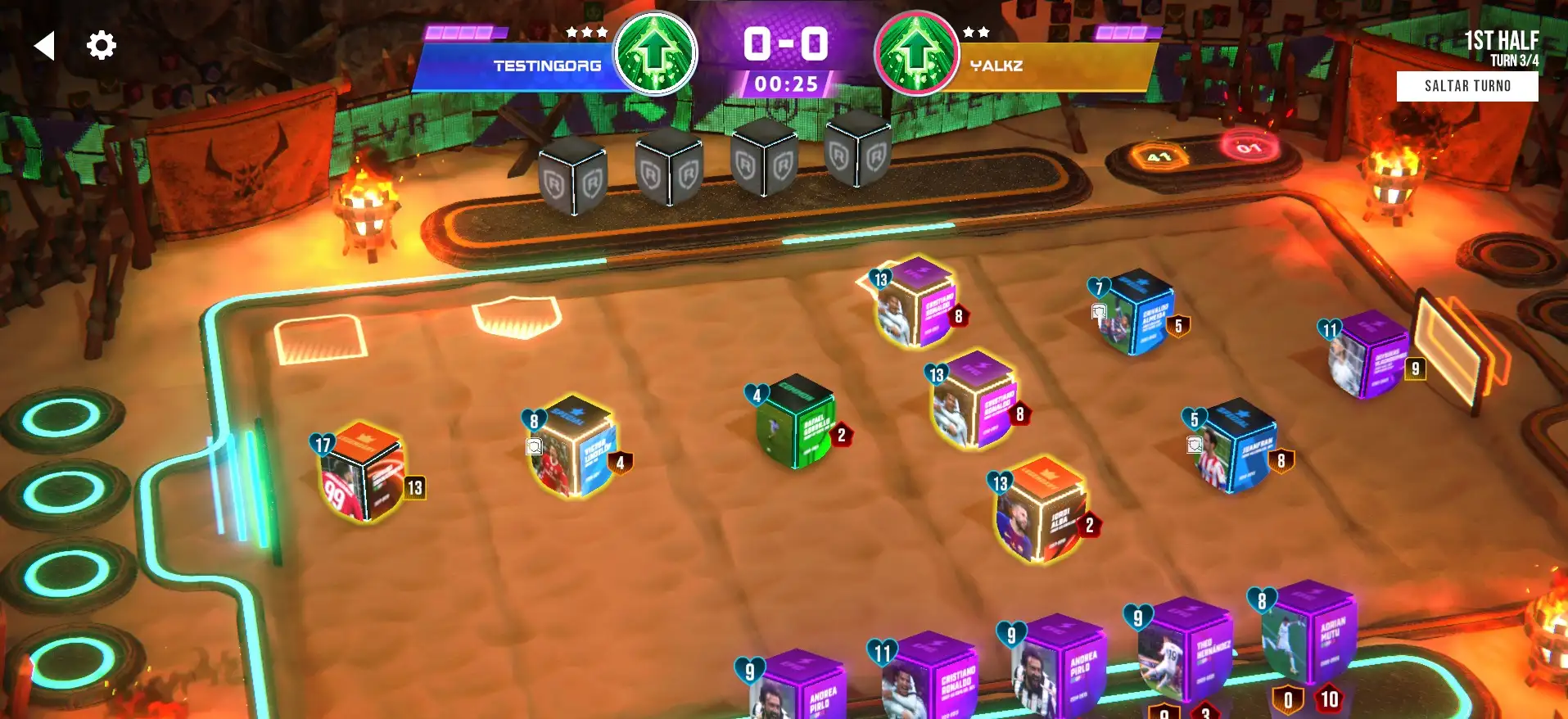Click the SALTAR TURNO button

(1466, 86)
